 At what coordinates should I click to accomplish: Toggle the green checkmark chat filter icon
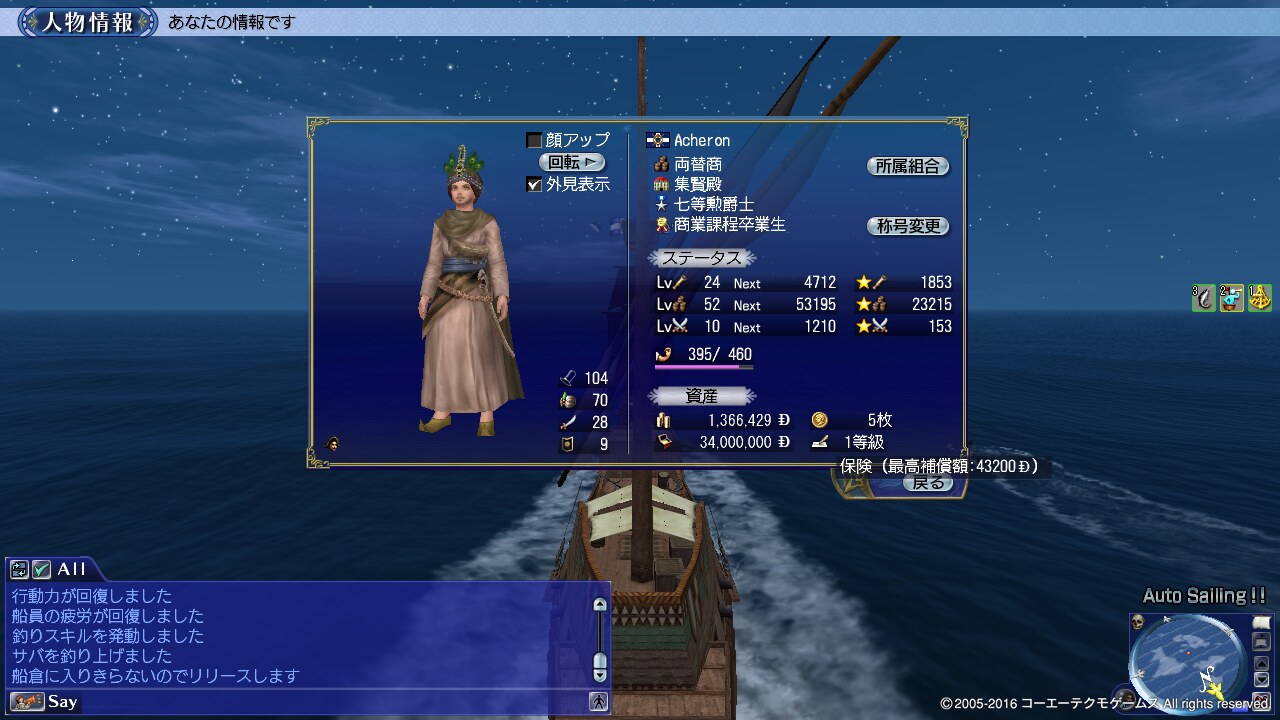pos(41,569)
